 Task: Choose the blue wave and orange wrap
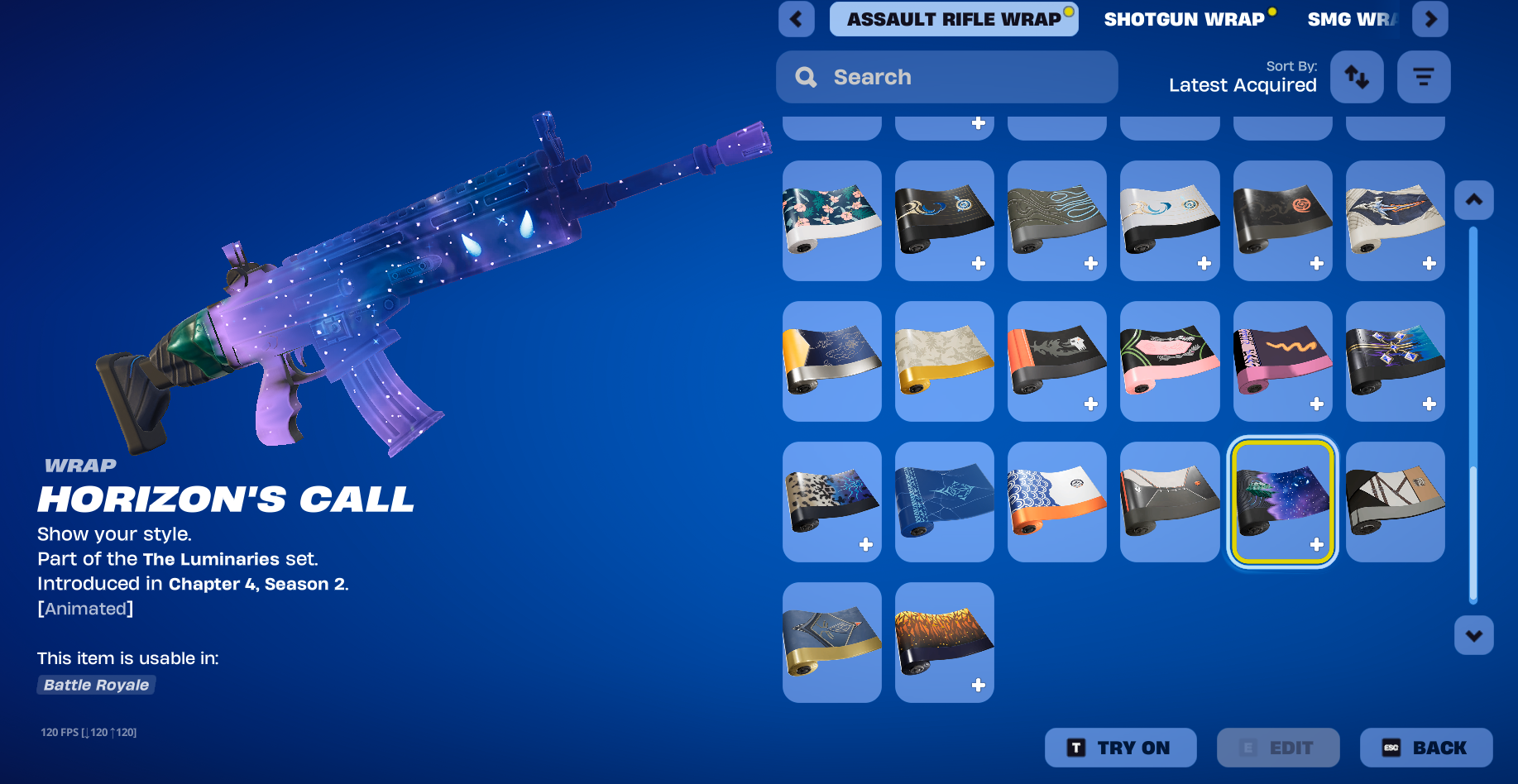click(1056, 501)
